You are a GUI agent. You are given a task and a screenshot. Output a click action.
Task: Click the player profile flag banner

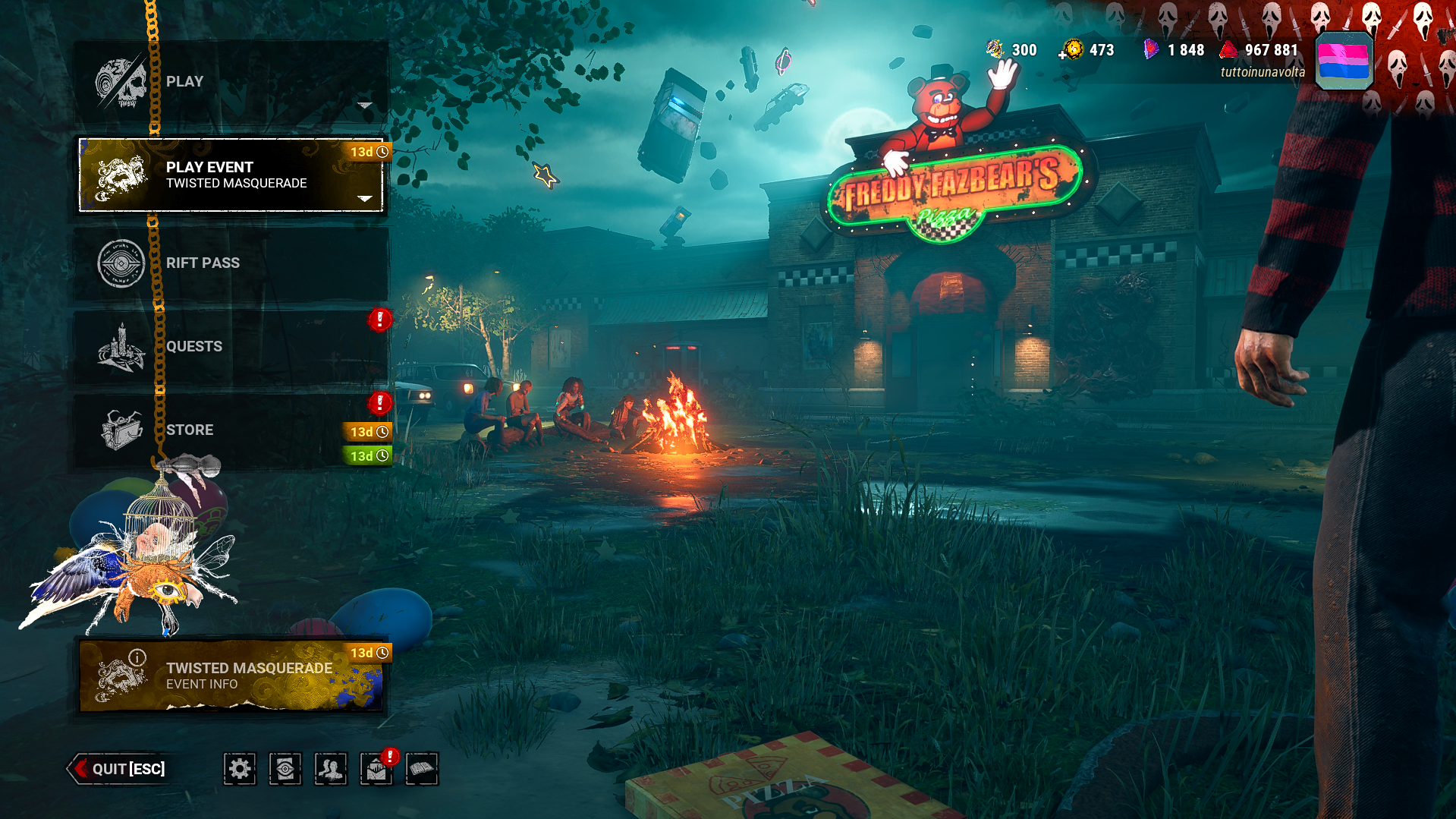(1343, 61)
